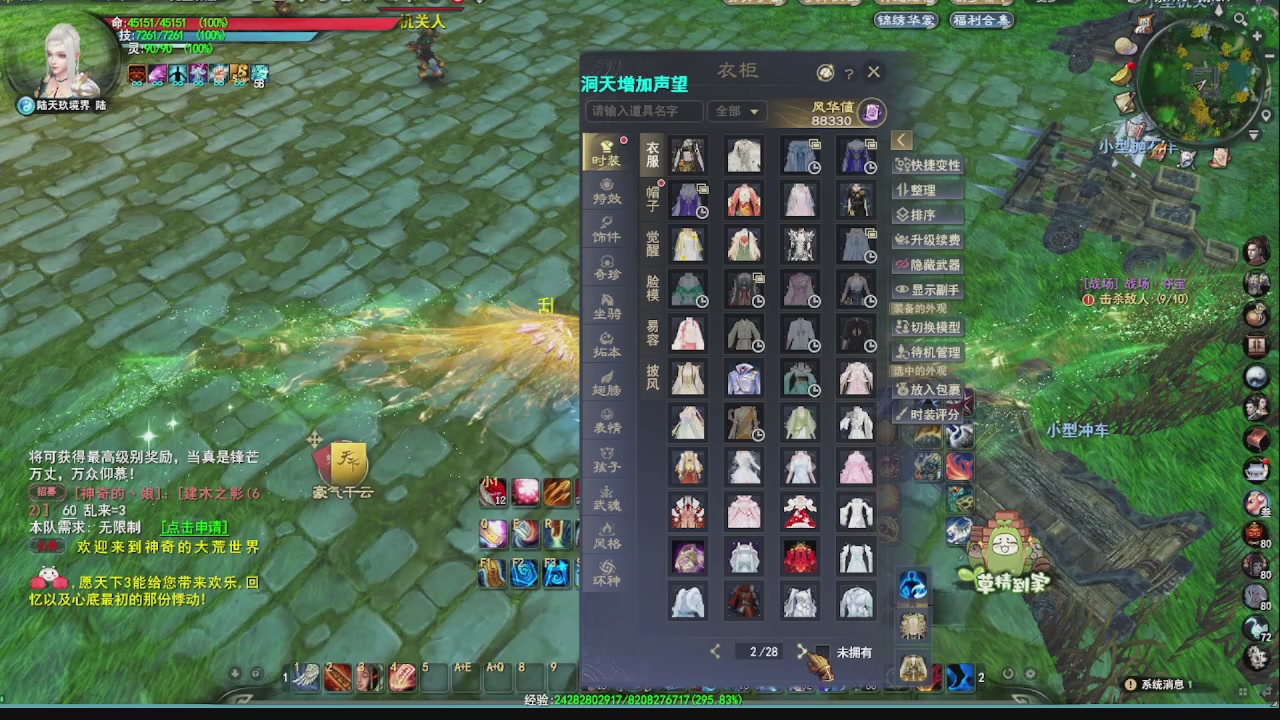Viewport: 1280px width, 720px height.
Task: Click the experience progress bar at the bottom
Action: pyautogui.click(x=640, y=700)
